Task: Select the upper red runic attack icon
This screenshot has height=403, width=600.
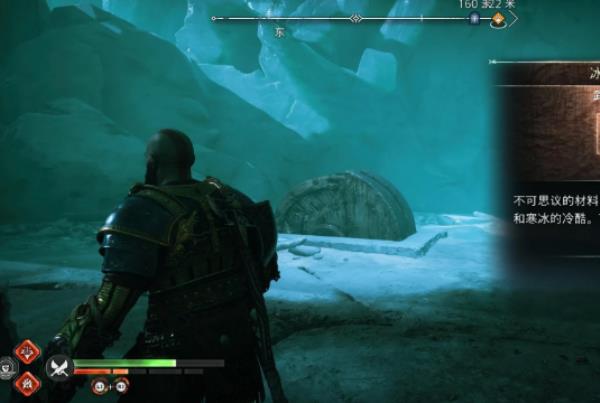Action: [27, 351]
